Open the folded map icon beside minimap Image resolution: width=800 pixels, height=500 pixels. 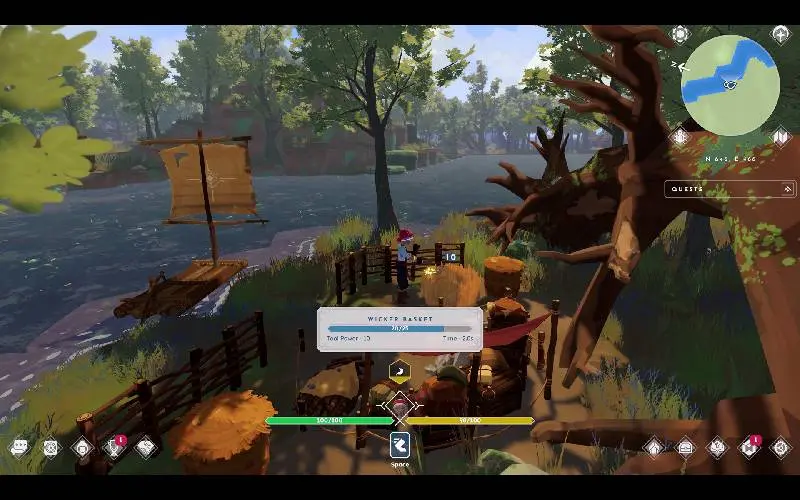781,136
